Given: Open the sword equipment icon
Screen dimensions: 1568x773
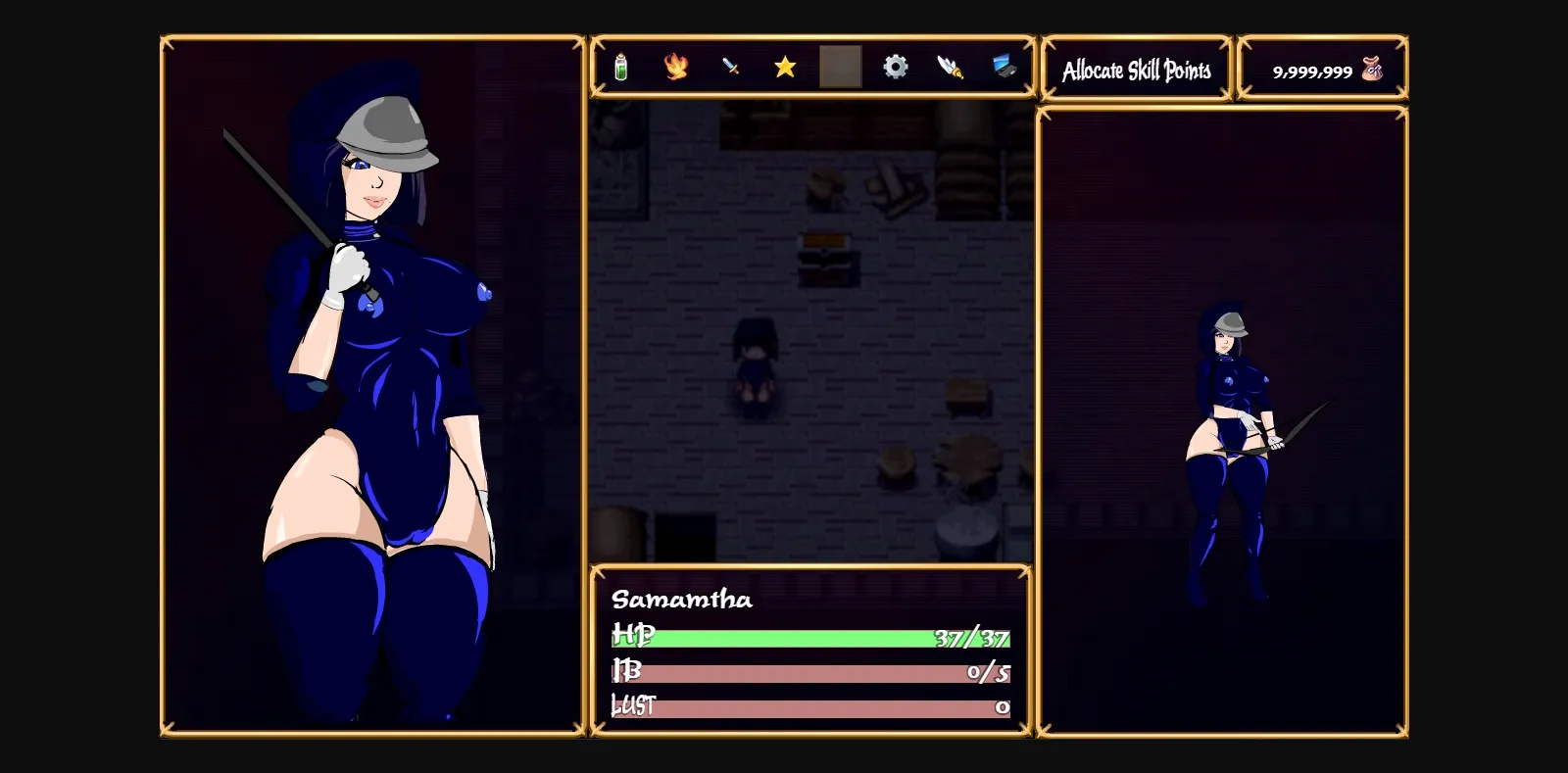Looking at the screenshot, I should coord(732,67).
